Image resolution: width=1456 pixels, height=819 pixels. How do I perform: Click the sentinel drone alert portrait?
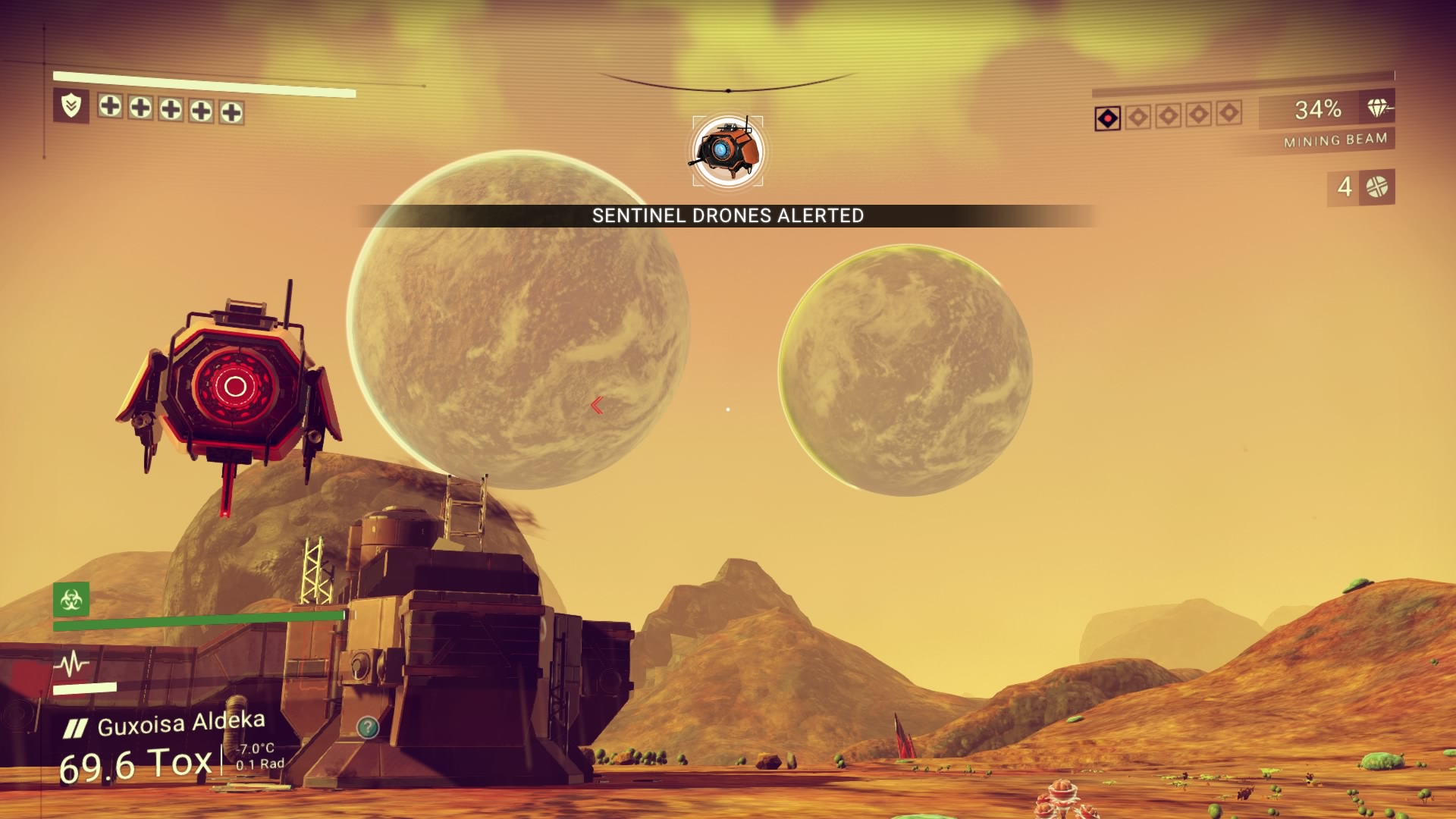point(727,151)
